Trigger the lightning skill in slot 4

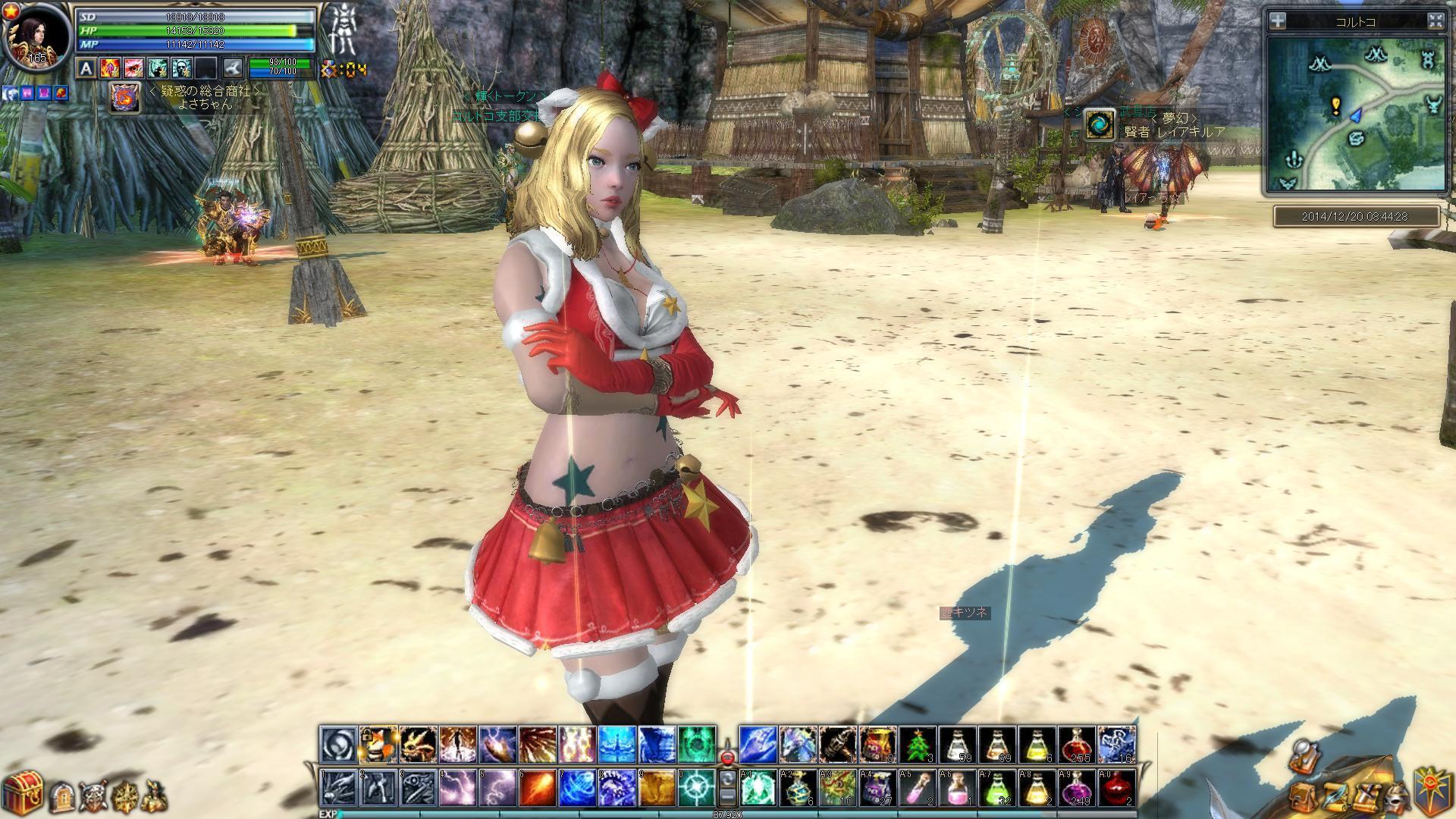458,788
